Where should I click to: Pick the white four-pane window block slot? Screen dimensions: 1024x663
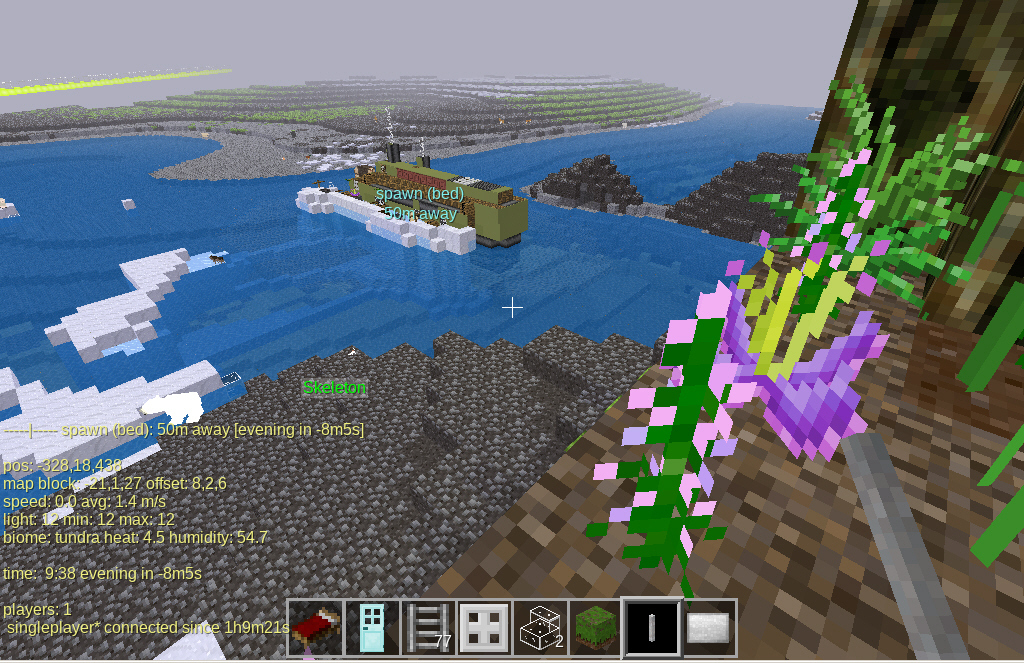(x=484, y=628)
